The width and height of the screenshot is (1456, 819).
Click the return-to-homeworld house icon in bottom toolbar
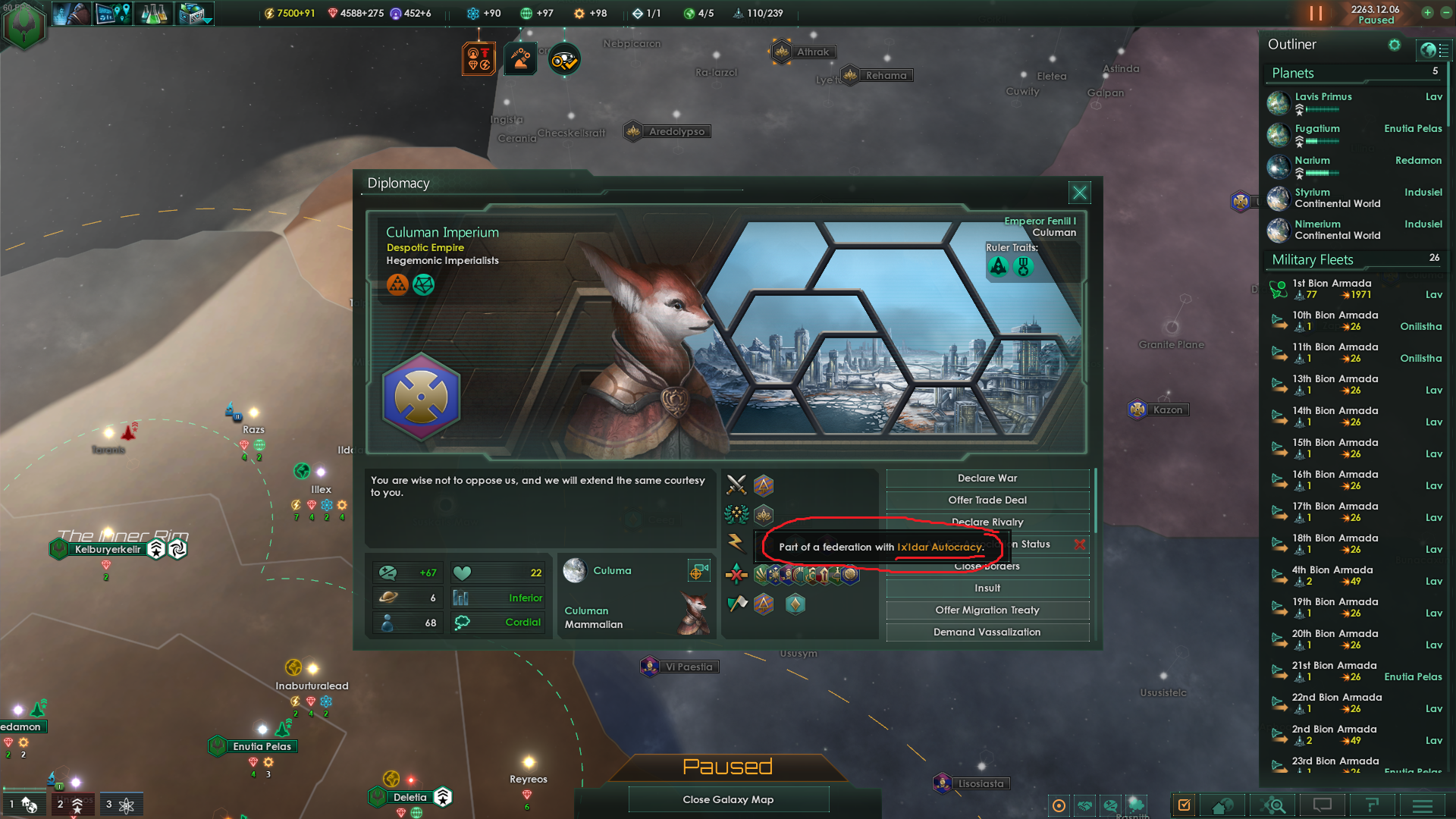(1222, 805)
